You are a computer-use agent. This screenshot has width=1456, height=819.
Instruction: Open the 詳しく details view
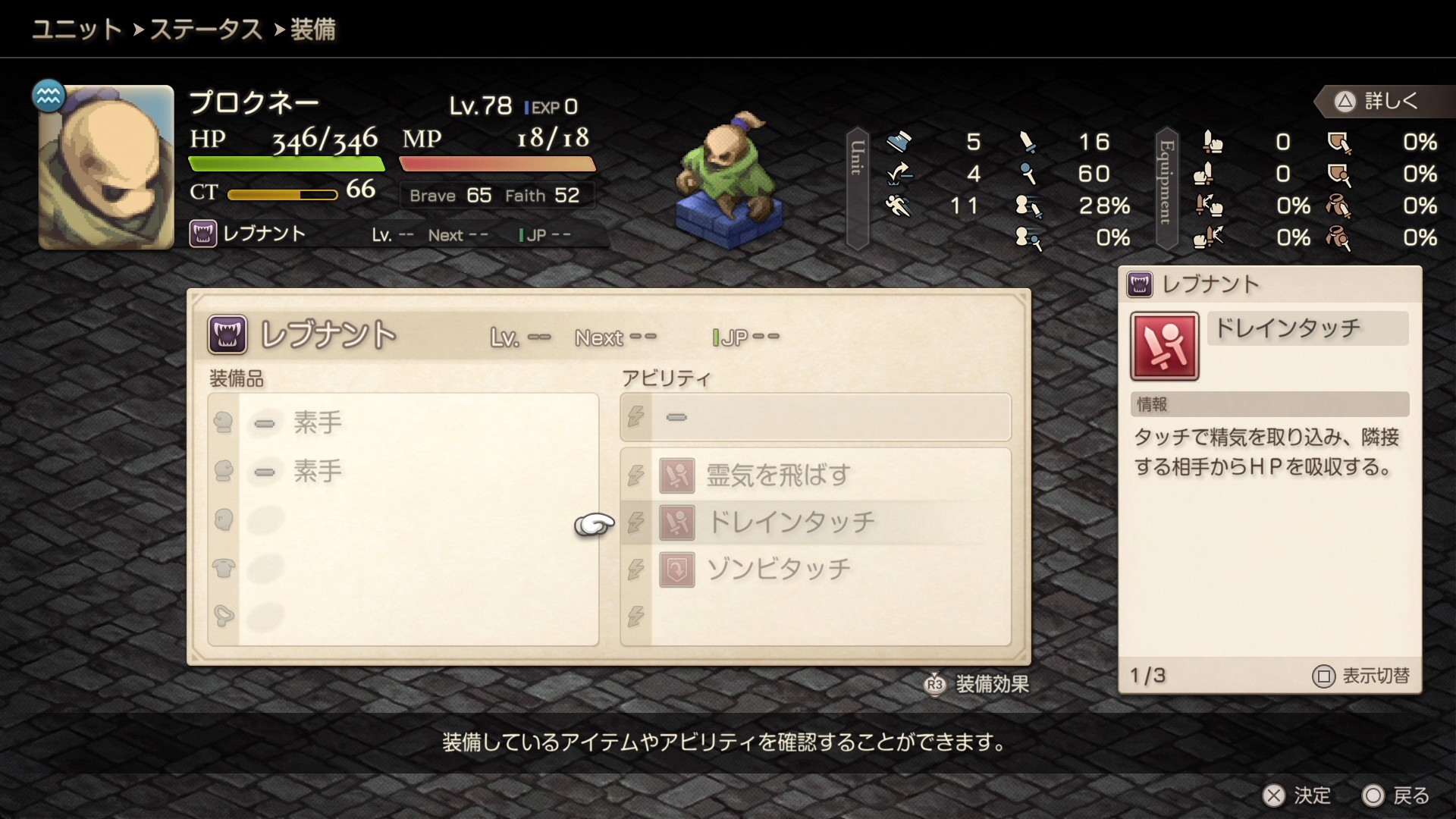[x=1378, y=101]
